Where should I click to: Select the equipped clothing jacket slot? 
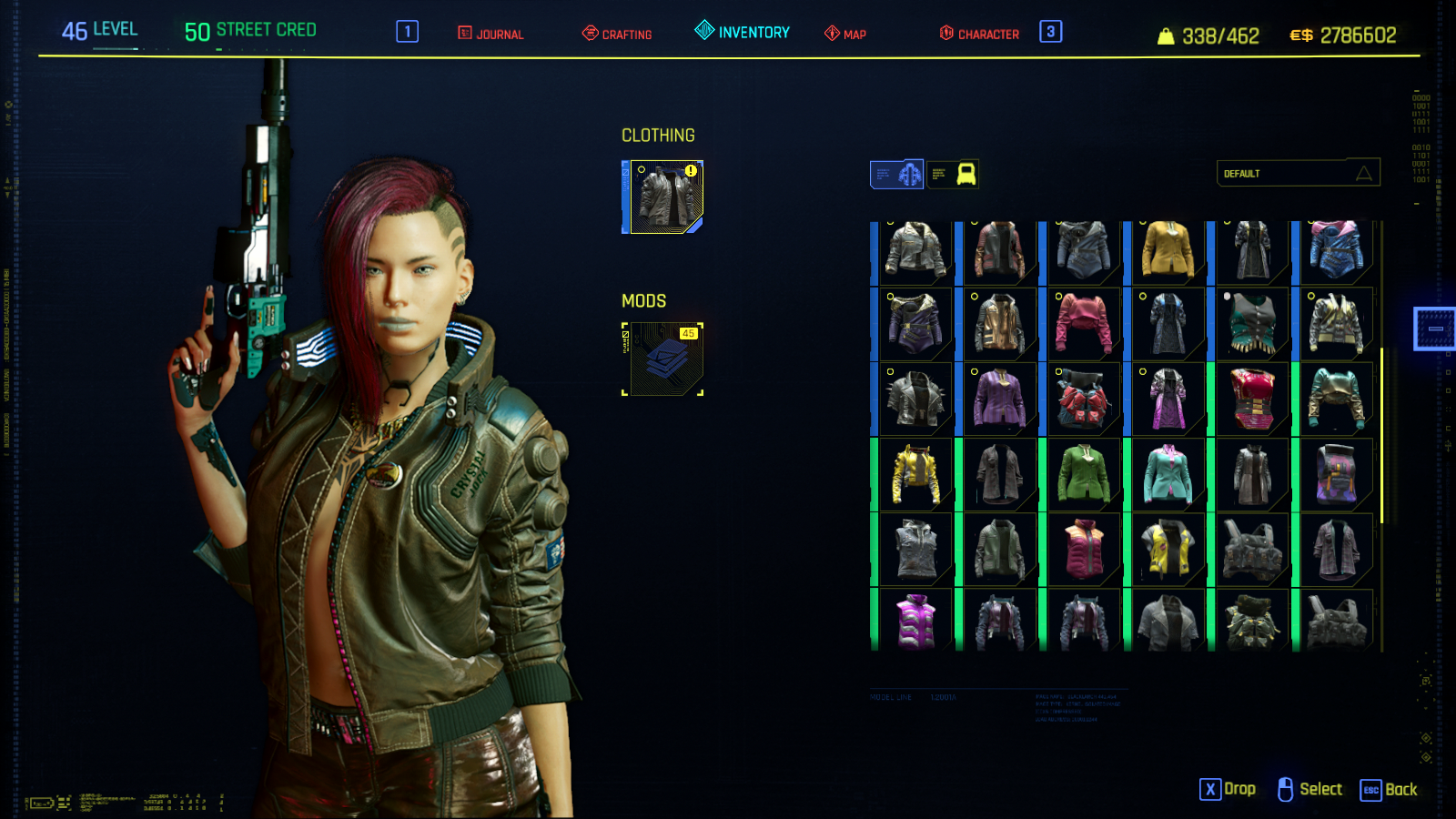click(x=666, y=197)
